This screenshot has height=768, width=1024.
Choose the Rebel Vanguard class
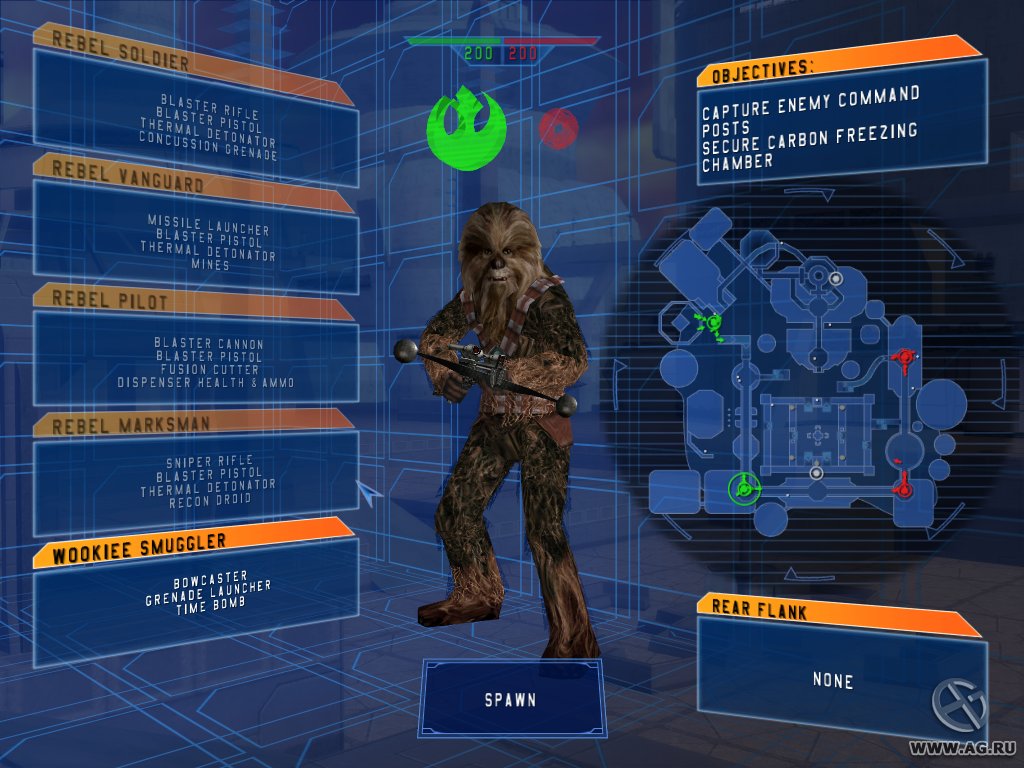[195, 238]
